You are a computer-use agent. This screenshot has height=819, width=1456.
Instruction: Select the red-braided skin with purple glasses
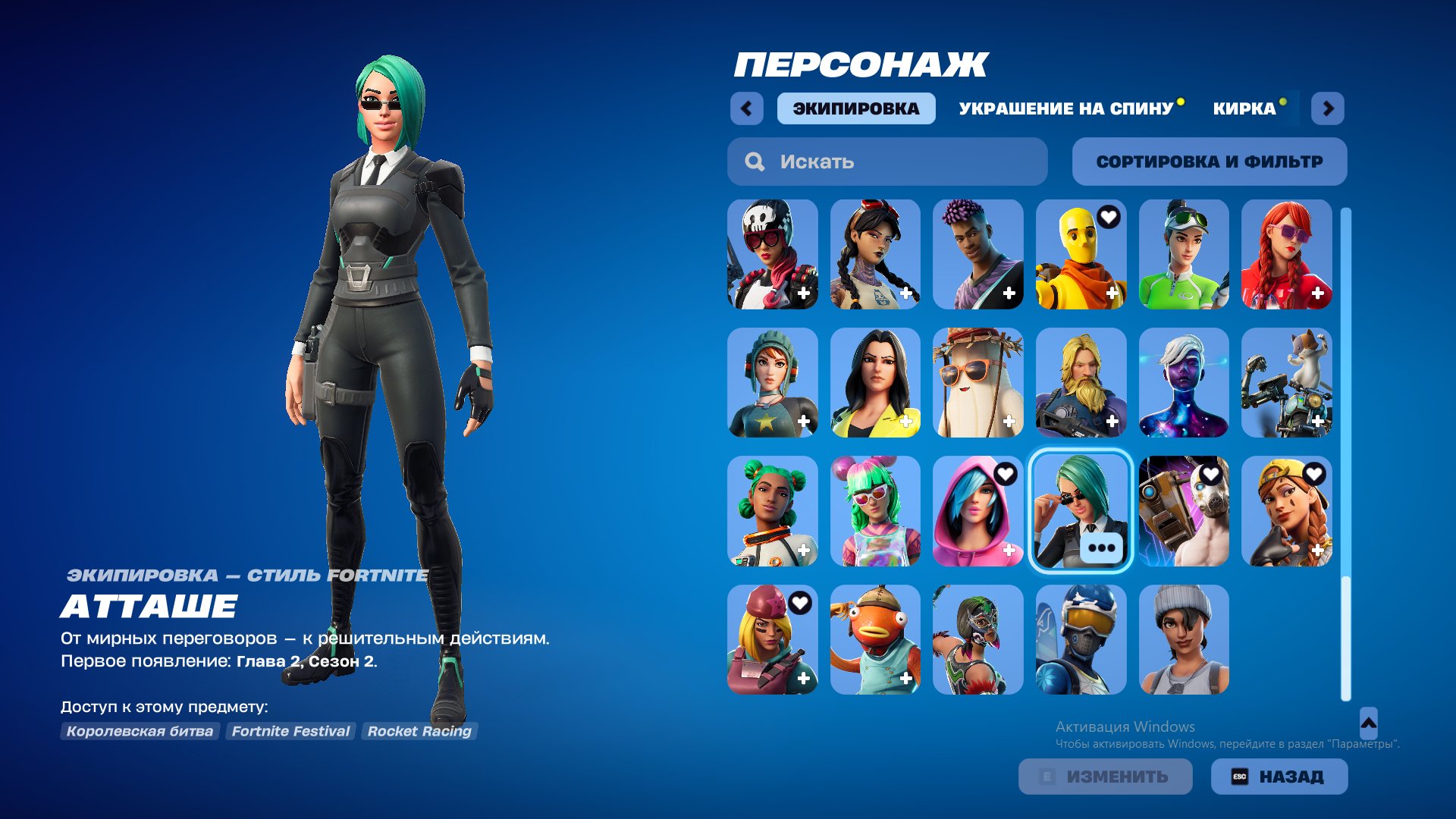(1285, 254)
